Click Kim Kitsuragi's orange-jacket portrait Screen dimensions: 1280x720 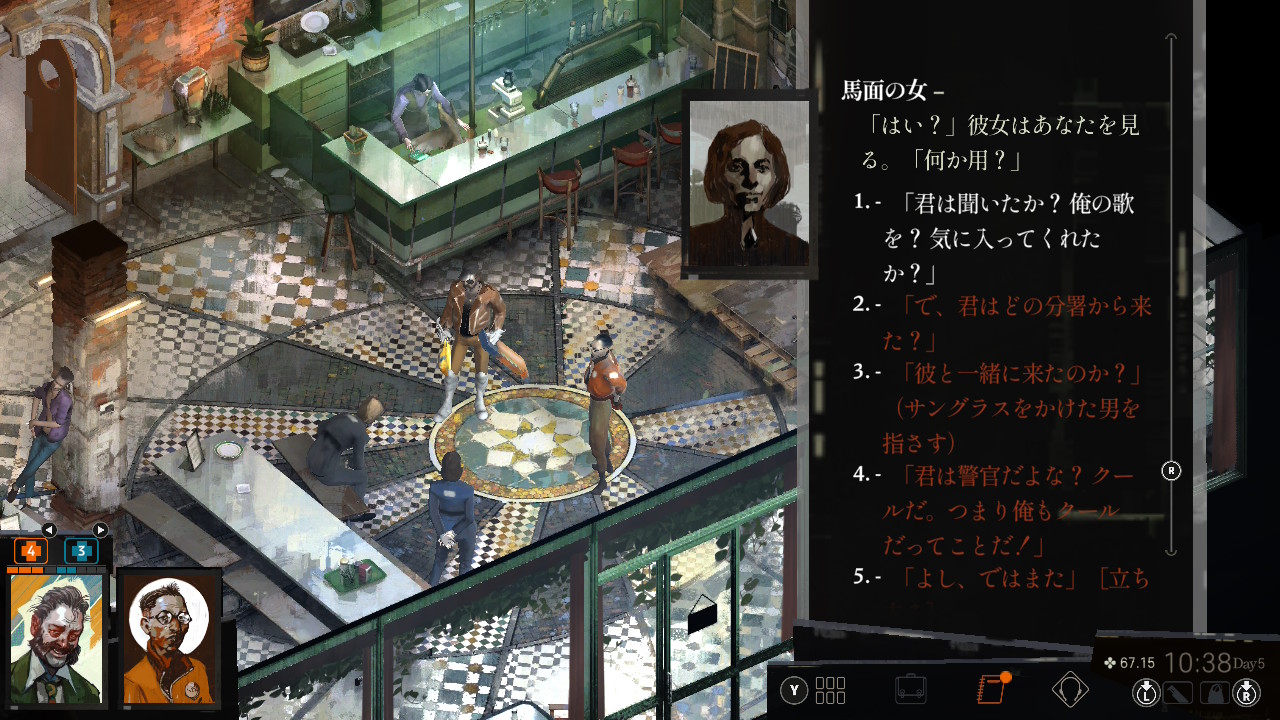tap(169, 636)
